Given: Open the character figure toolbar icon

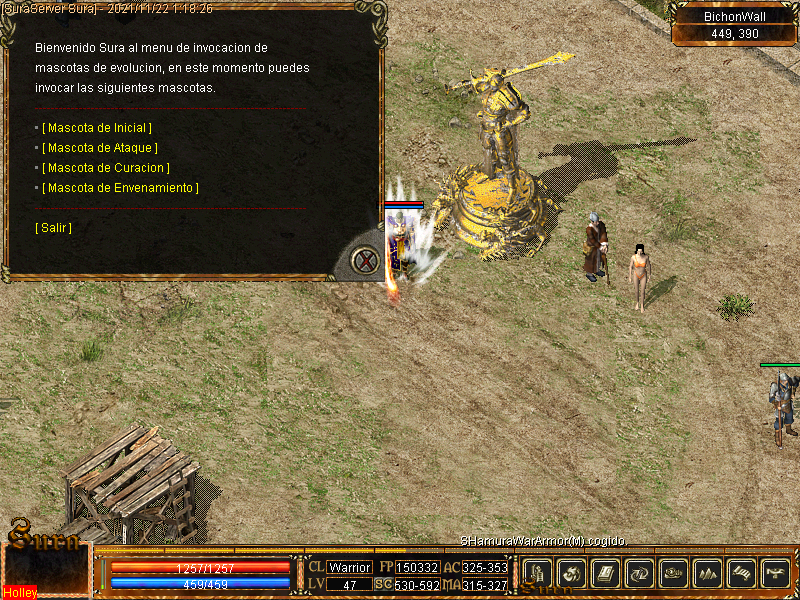Looking at the screenshot, I should [x=538, y=573].
